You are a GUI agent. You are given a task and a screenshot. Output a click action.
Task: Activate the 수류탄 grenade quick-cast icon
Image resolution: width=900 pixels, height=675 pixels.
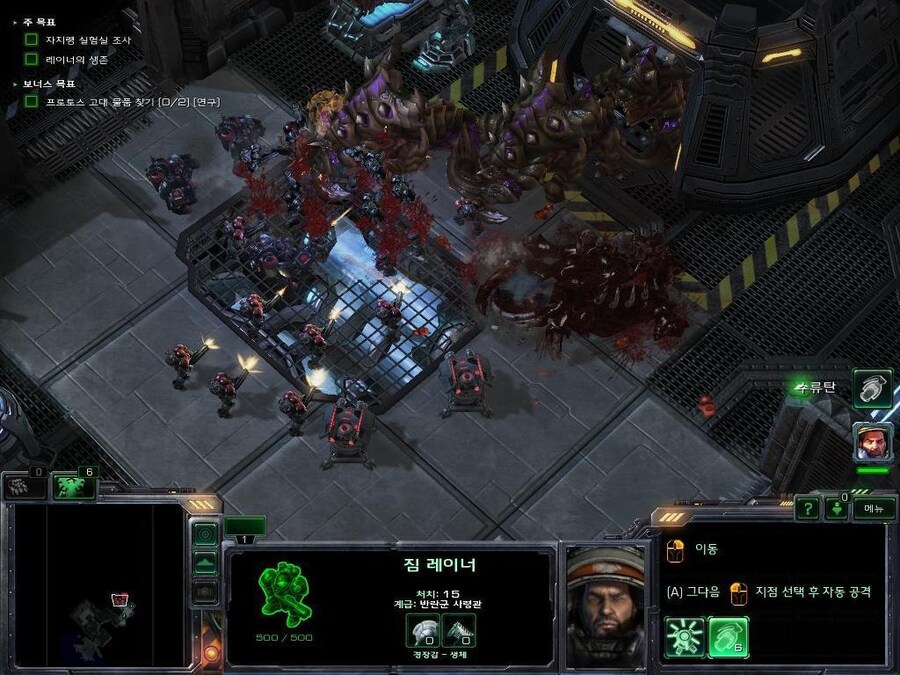pos(872,389)
